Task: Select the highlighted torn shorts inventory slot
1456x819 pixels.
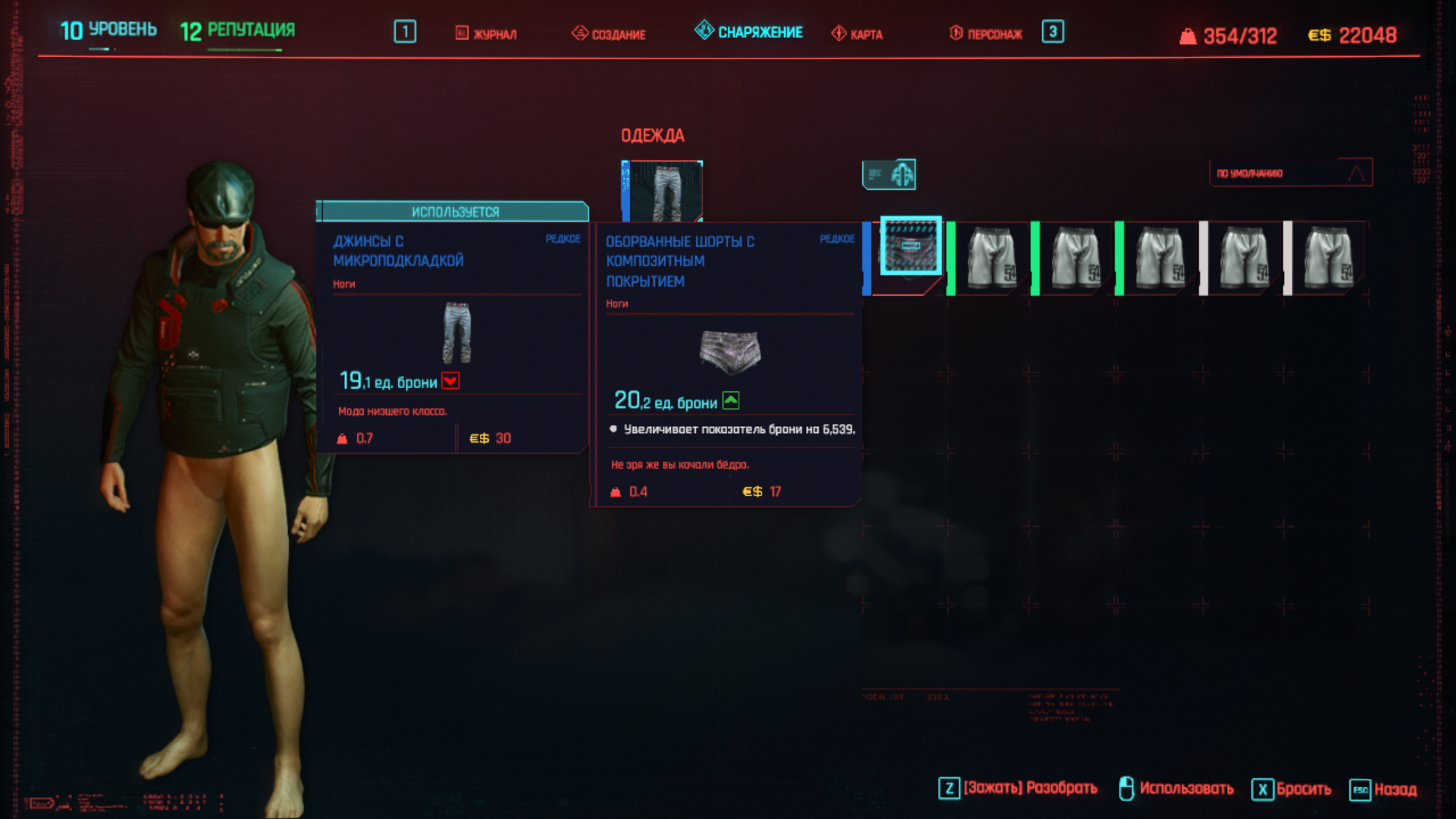Action: click(910, 246)
